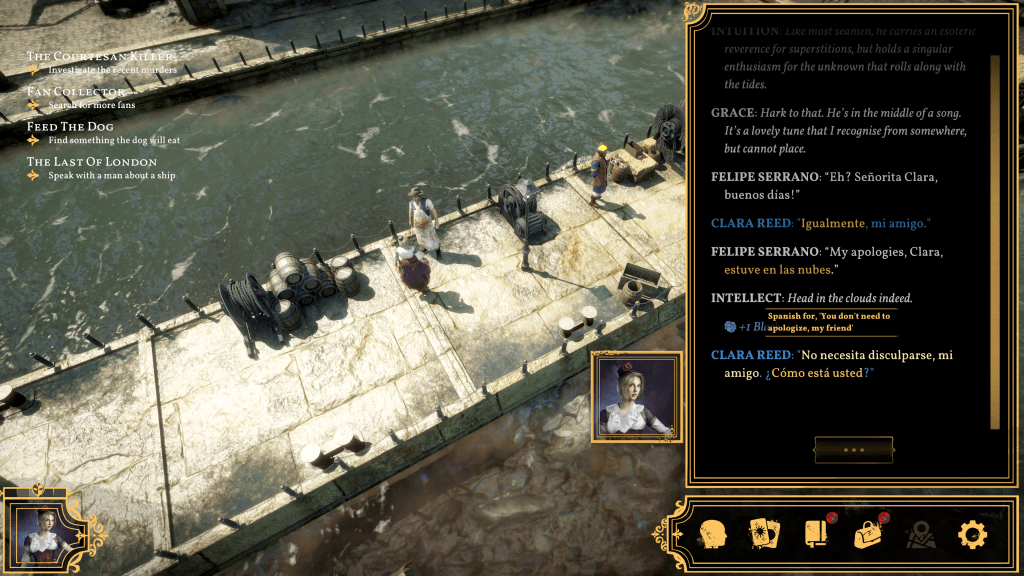Select The Courtesan Killer quest
This screenshot has width=1024, height=576.
(100, 57)
